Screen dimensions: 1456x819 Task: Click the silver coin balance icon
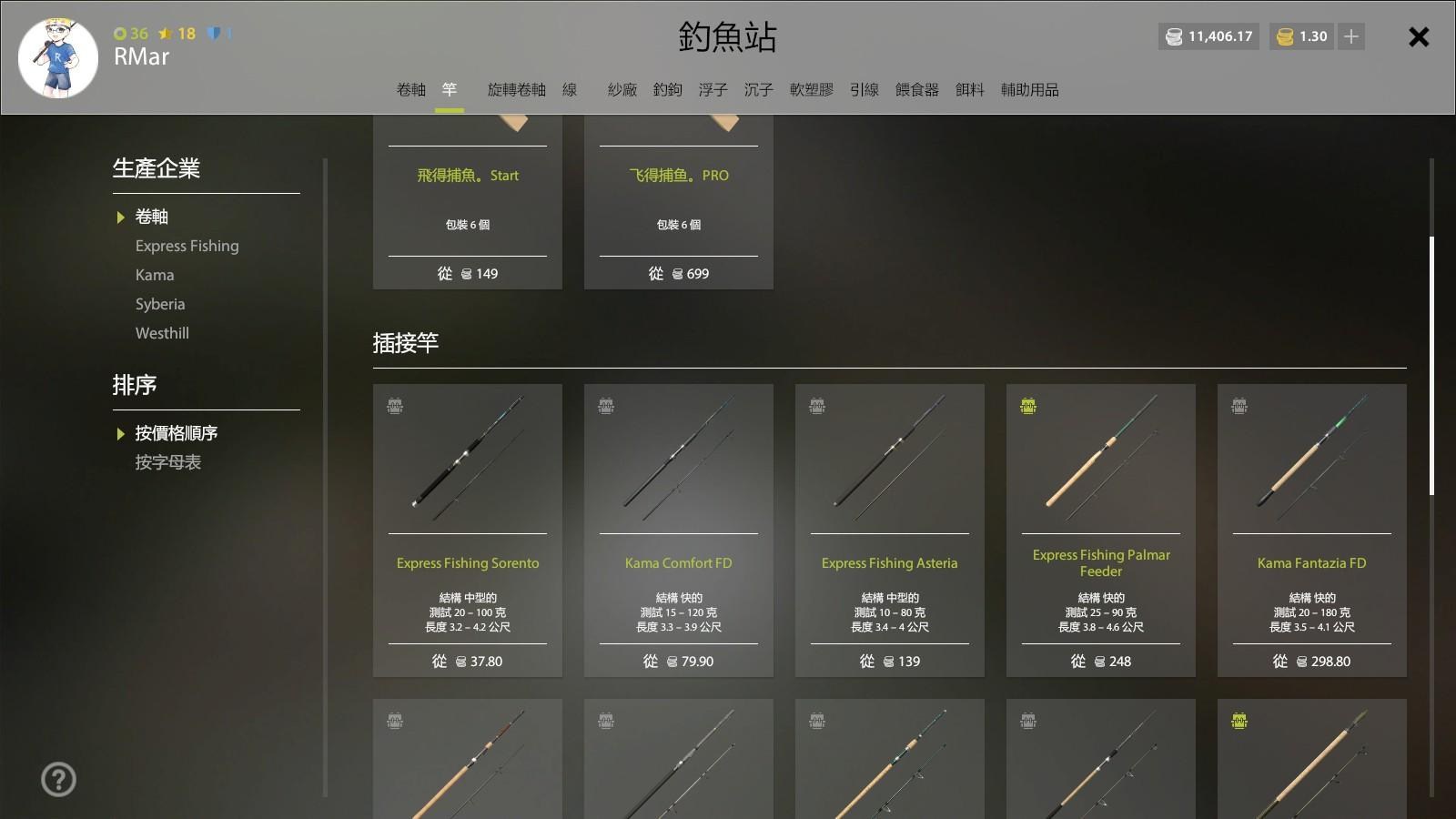1174,36
